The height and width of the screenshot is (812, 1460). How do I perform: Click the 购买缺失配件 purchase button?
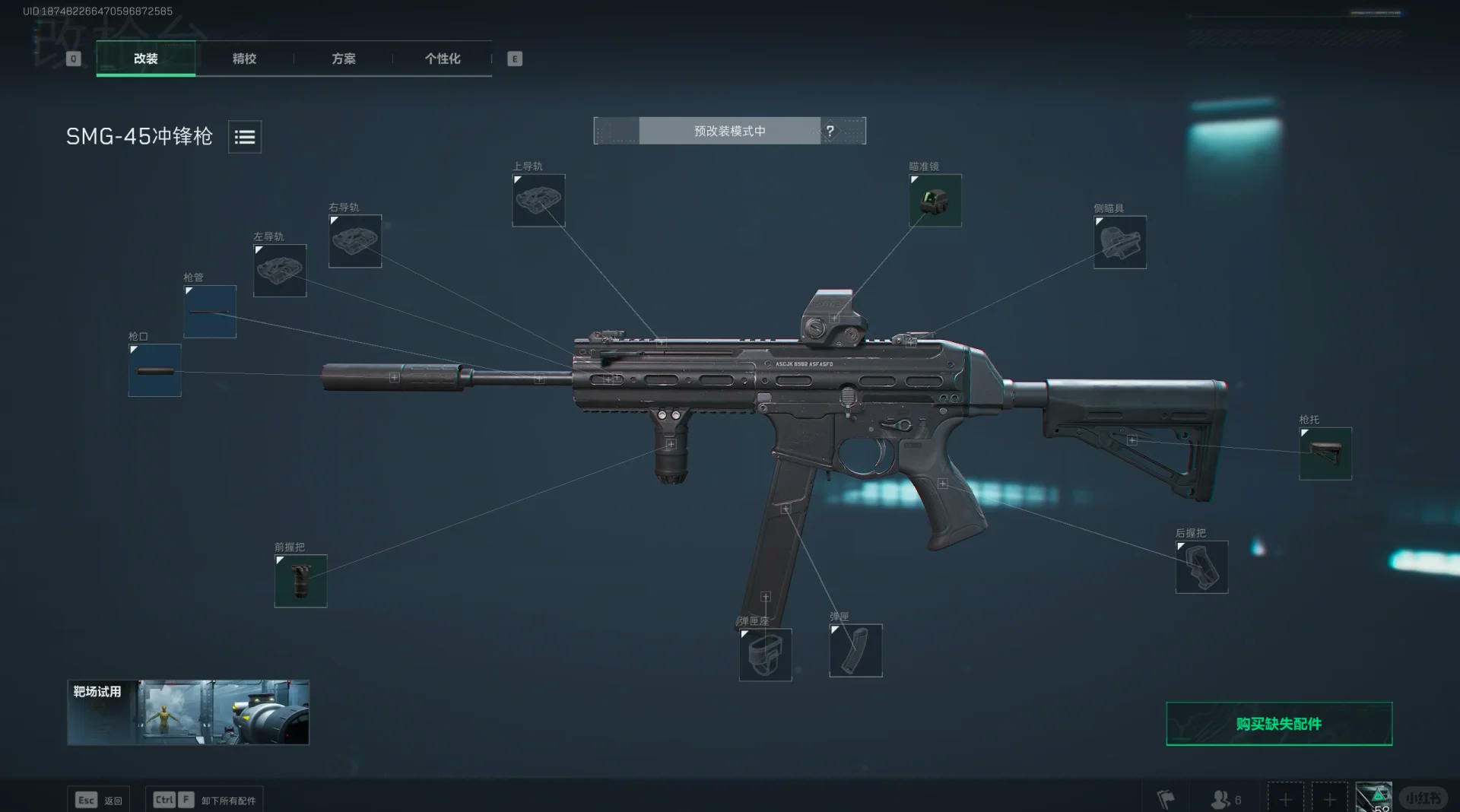coord(1277,725)
